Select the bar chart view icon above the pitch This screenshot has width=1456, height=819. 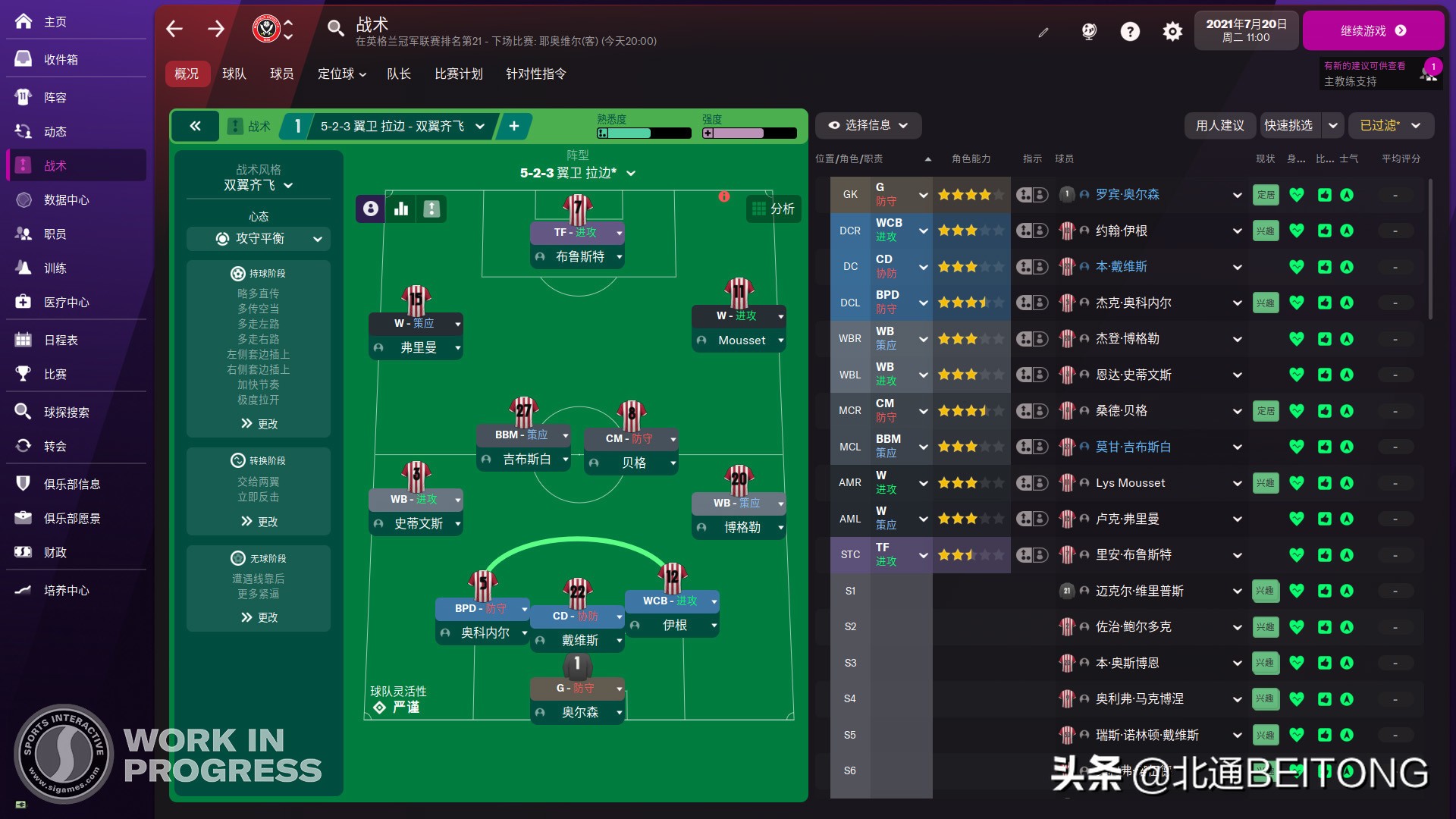point(401,209)
